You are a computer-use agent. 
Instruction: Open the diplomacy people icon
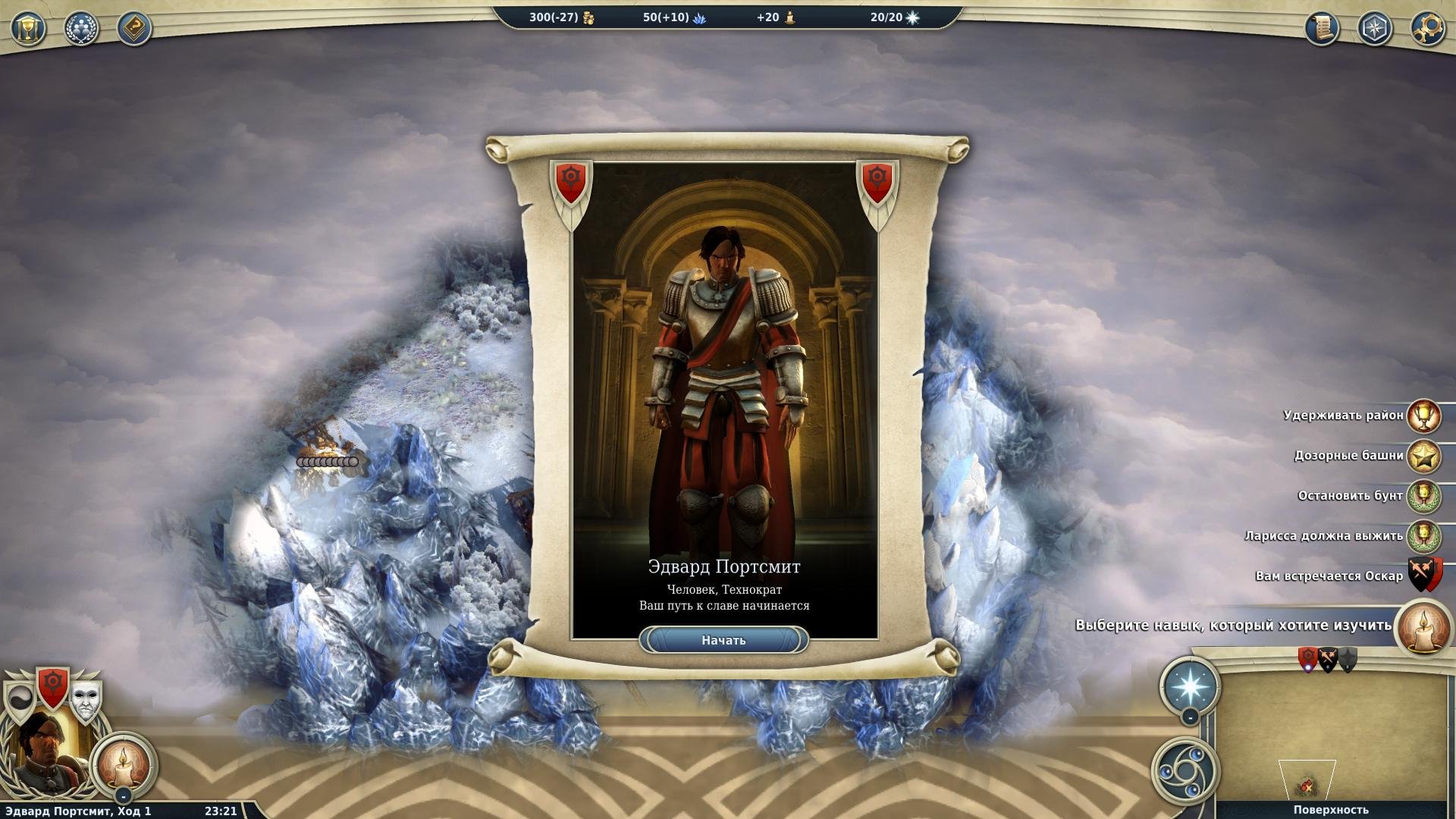click(81, 29)
